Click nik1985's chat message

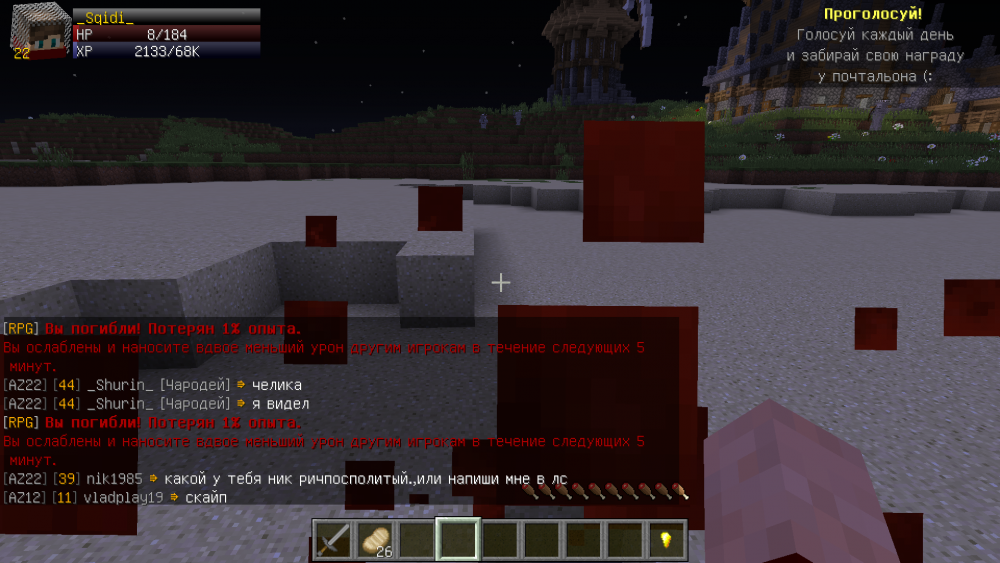coord(365,479)
